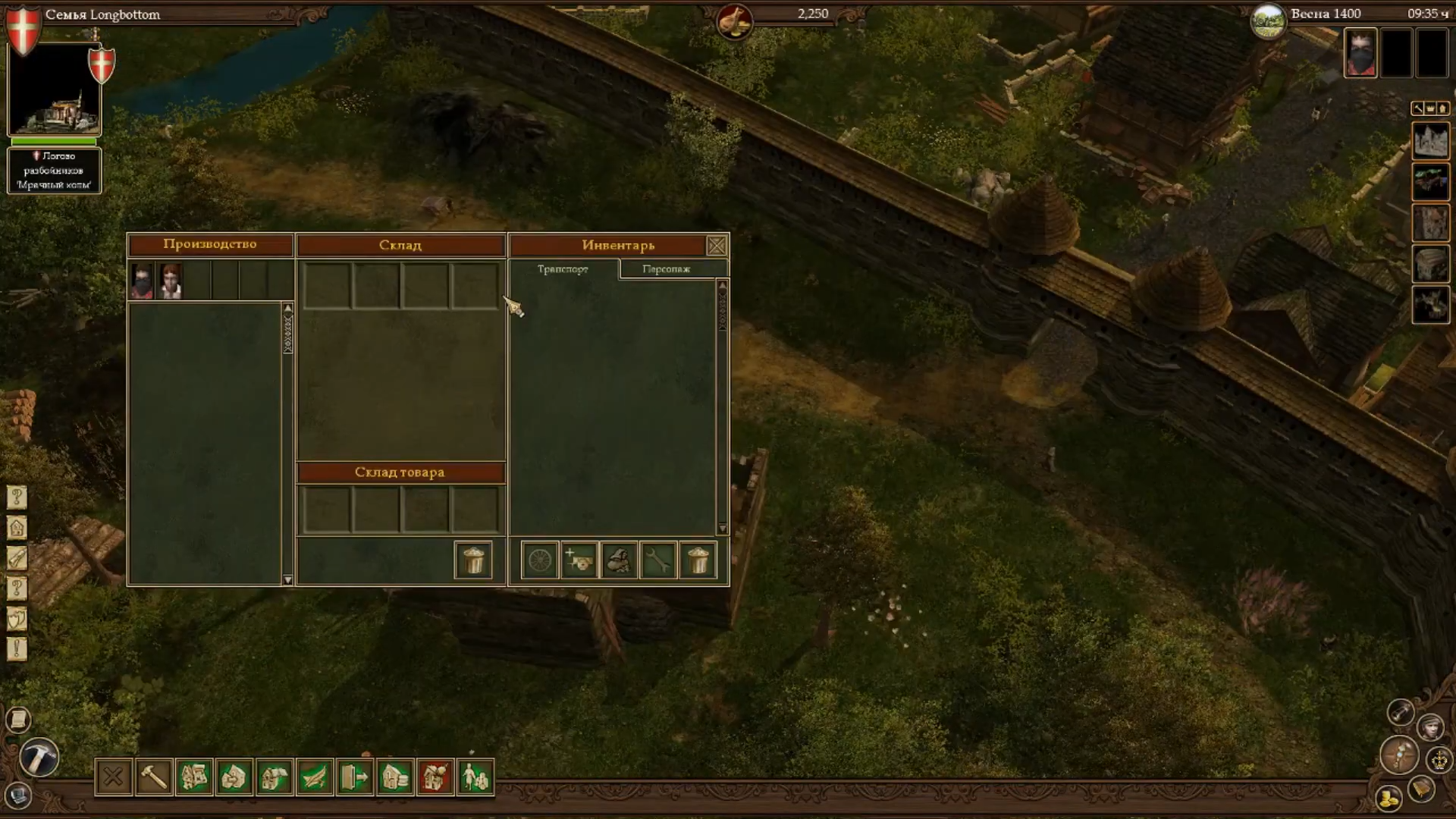Click the trash can under Склад товара
The width and height of the screenshot is (1456, 819).
coord(473,560)
